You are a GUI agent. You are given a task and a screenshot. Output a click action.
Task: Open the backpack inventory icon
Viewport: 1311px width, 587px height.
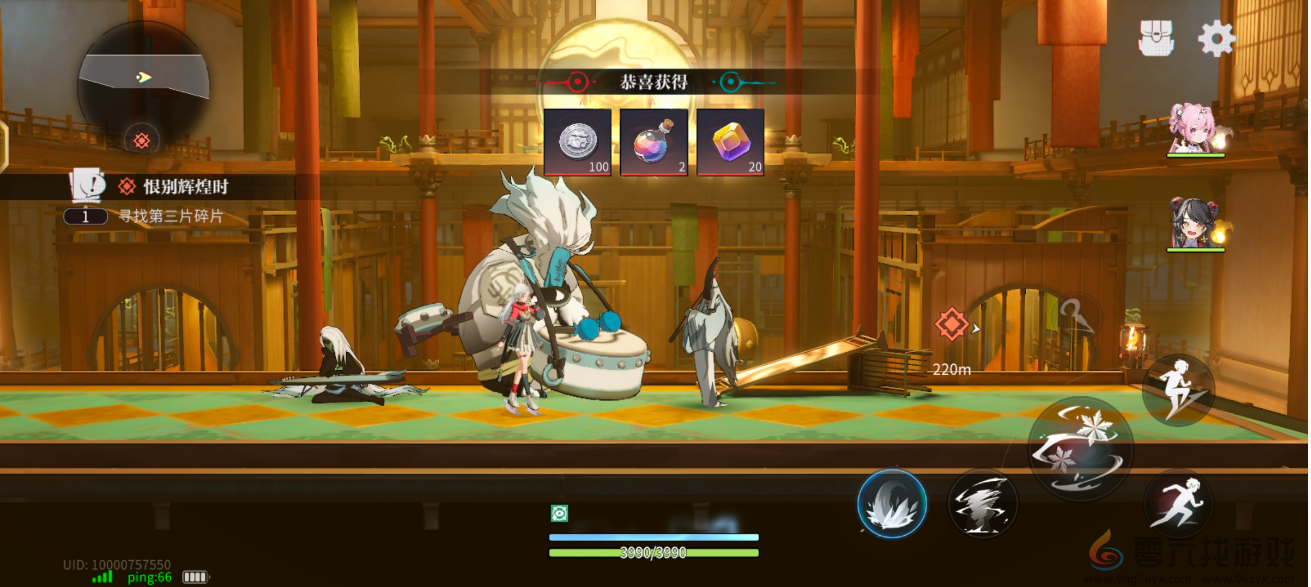(1156, 38)
